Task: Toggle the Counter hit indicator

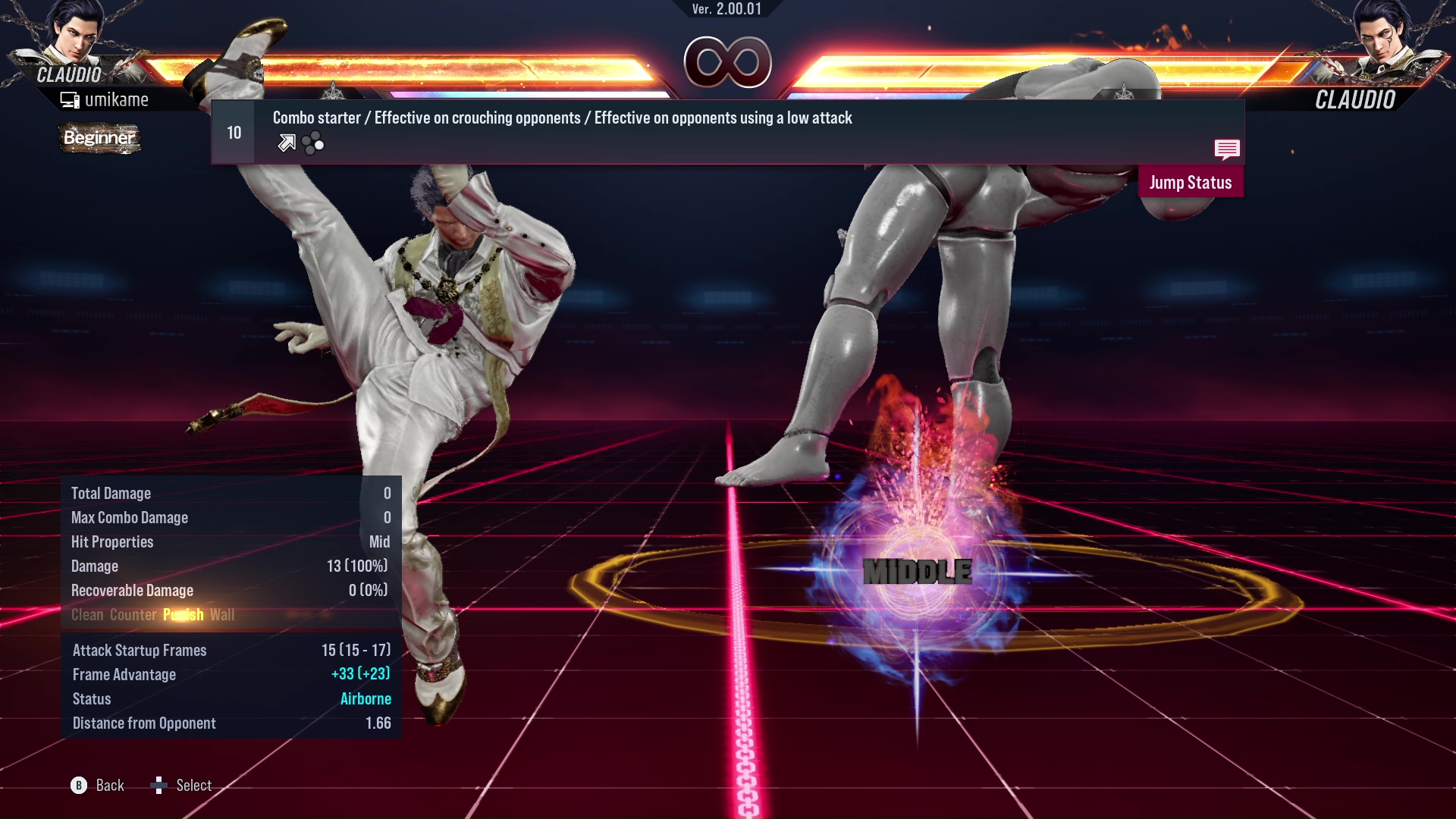Action: point(133,614)
